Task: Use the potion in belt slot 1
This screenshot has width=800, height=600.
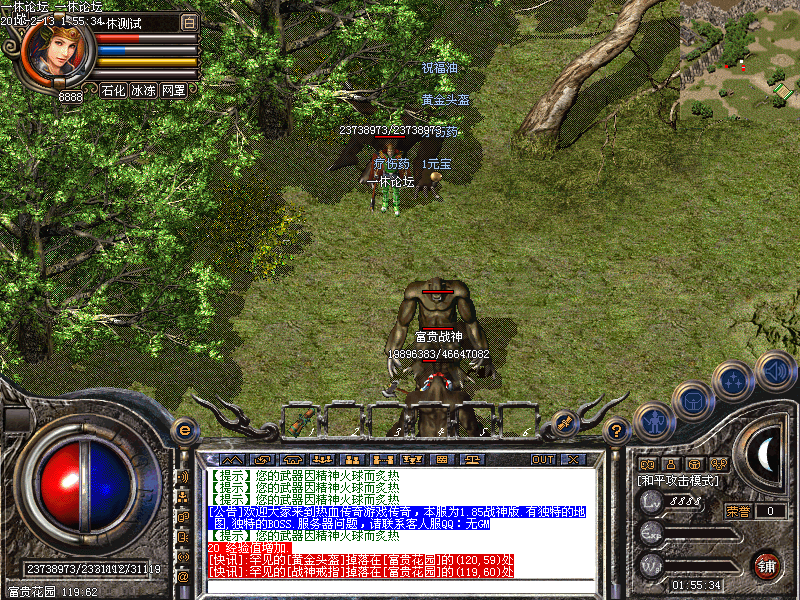Action: click(303, 420)
